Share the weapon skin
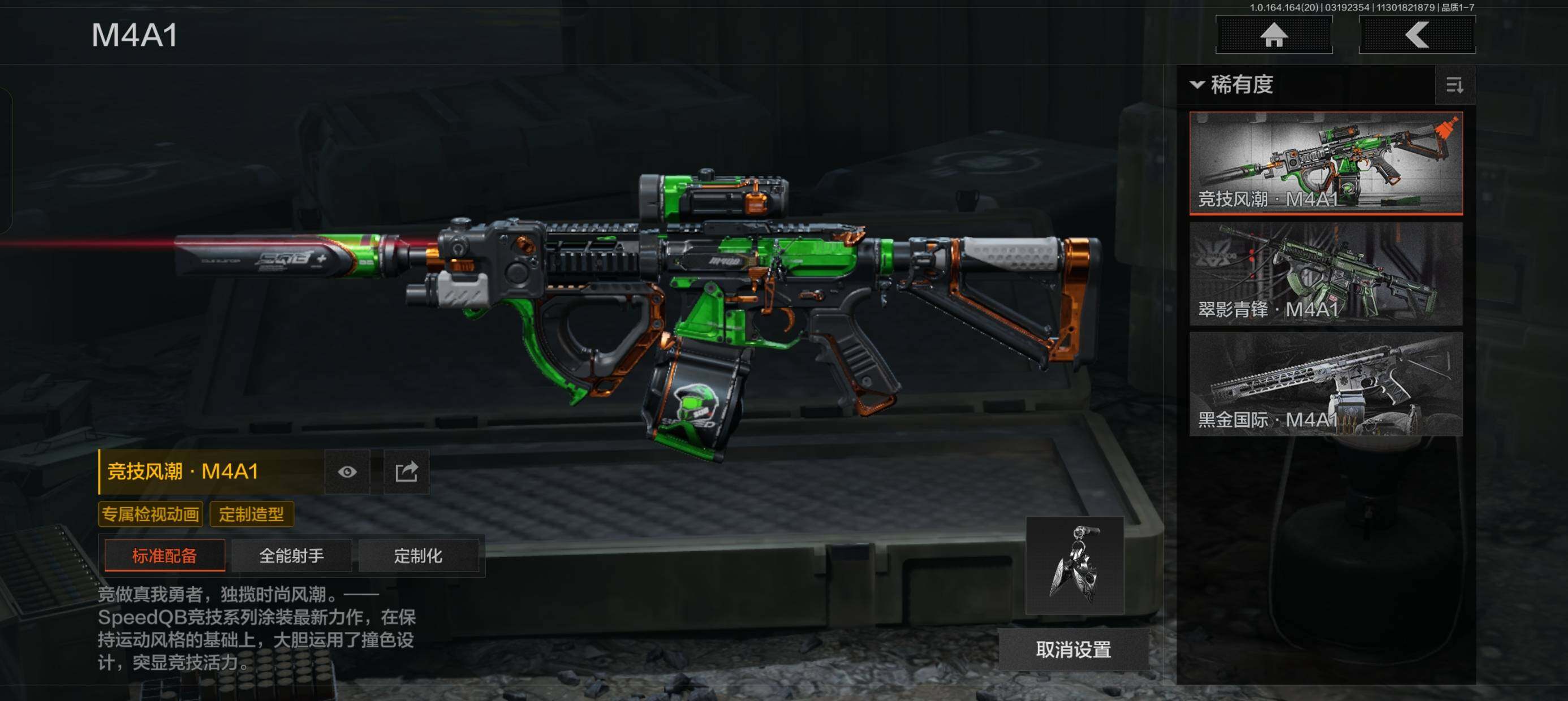The height and width of the screenshot is (701, 1568). coord(406,471)
